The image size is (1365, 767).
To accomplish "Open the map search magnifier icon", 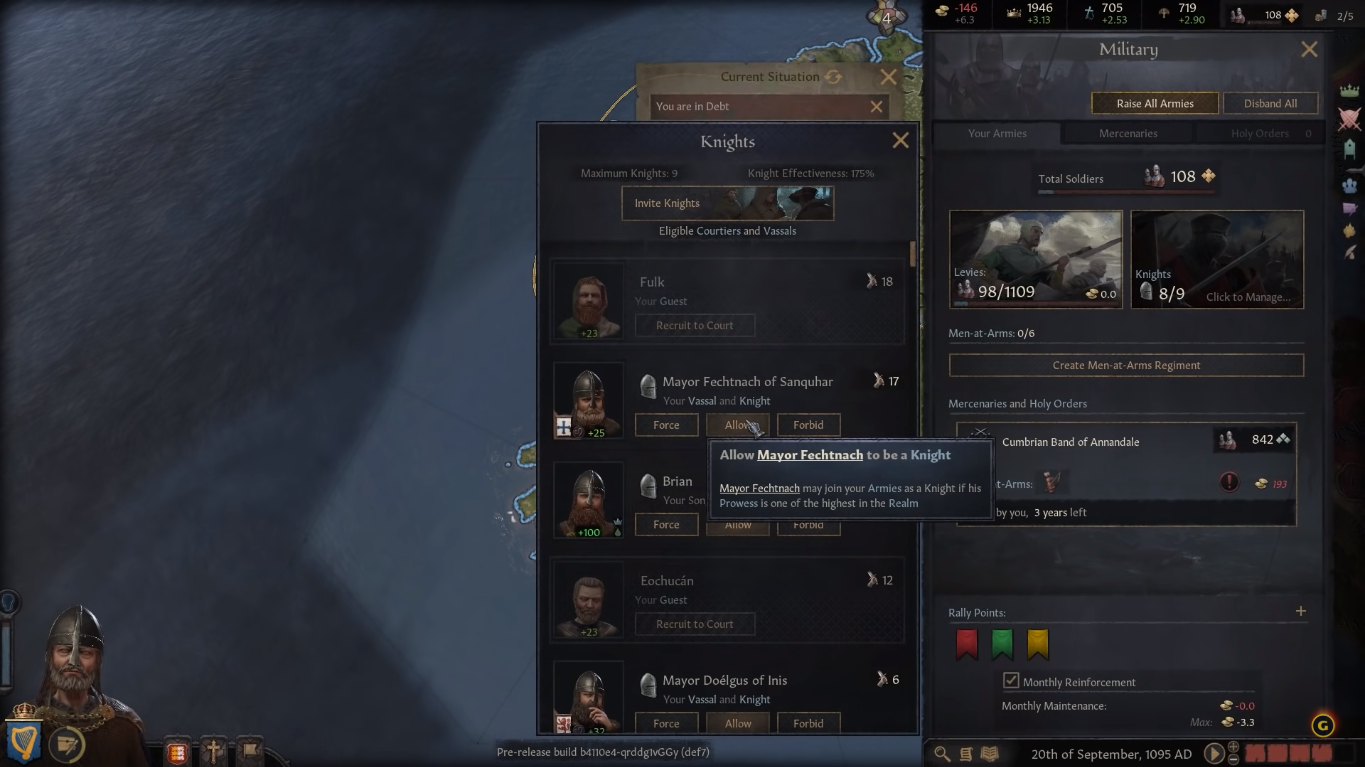I will (941, 753).
